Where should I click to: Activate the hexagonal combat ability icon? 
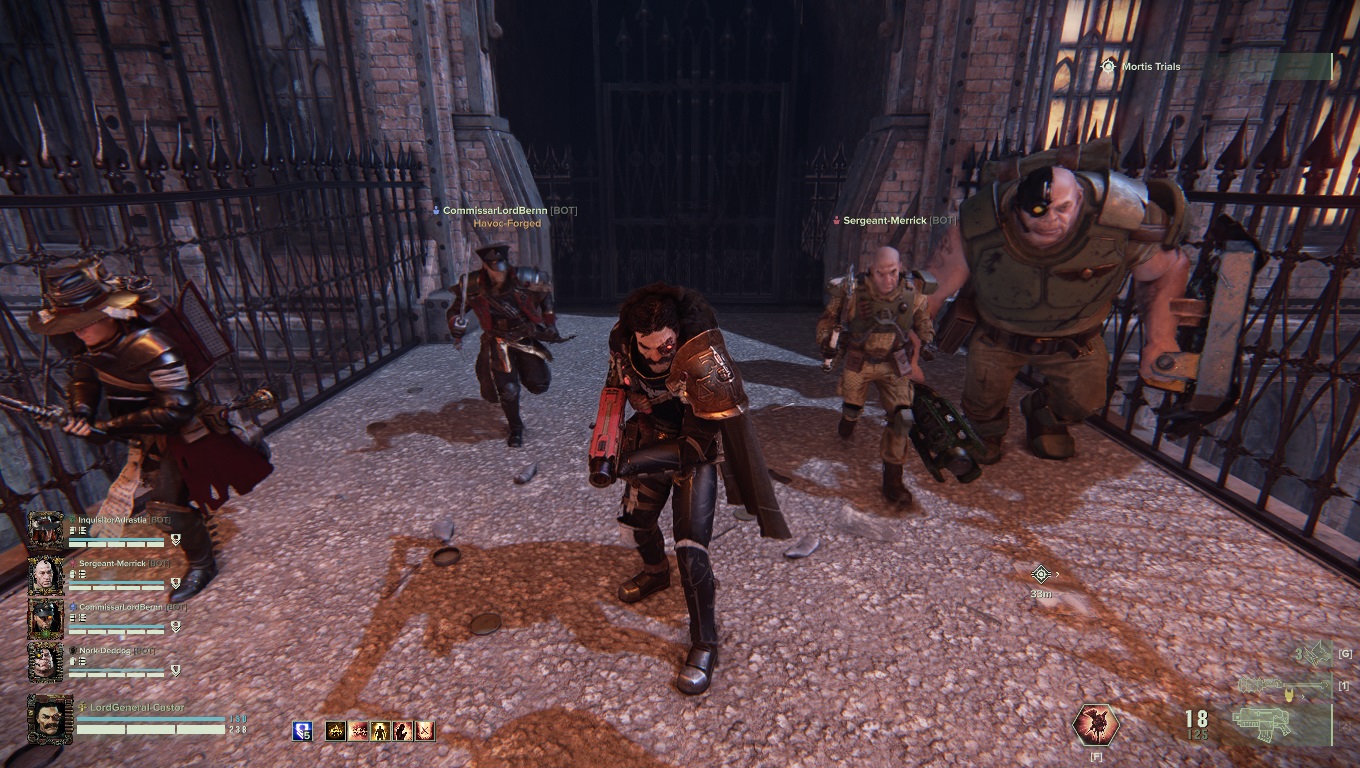tap(1096, 725)
